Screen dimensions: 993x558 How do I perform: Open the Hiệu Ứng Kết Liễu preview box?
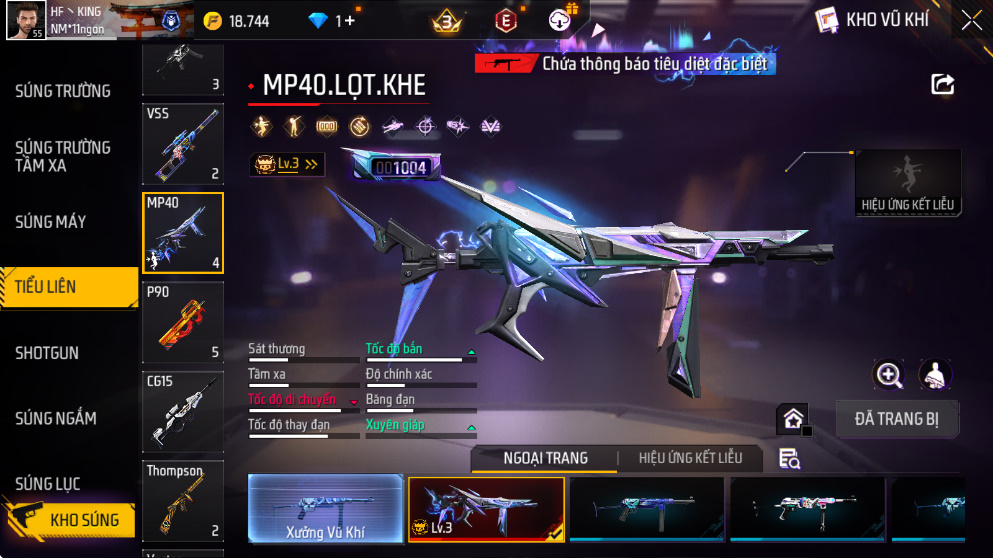907,182
